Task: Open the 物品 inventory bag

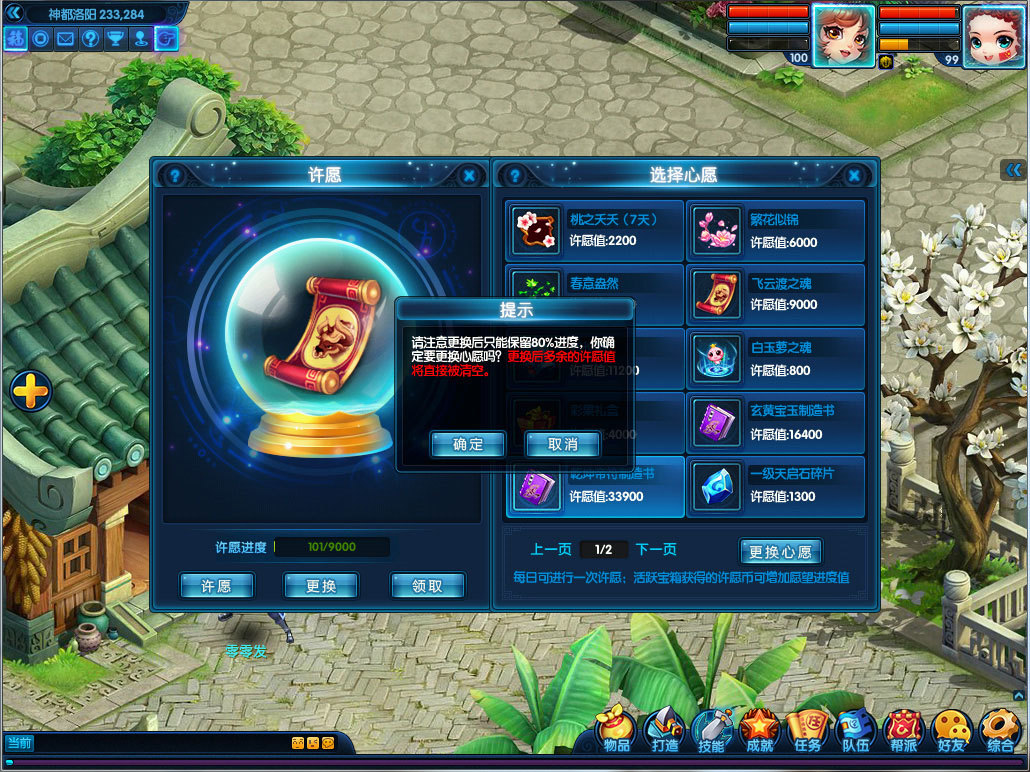Action: (x=617, y=732)
